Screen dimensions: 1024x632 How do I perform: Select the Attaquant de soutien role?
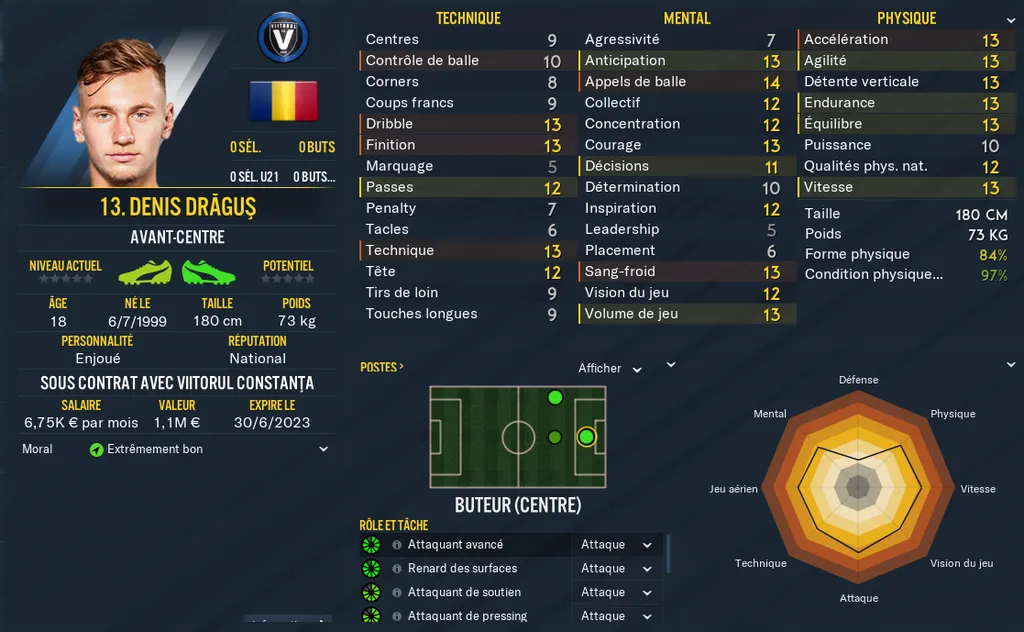(x=464, y=592)
